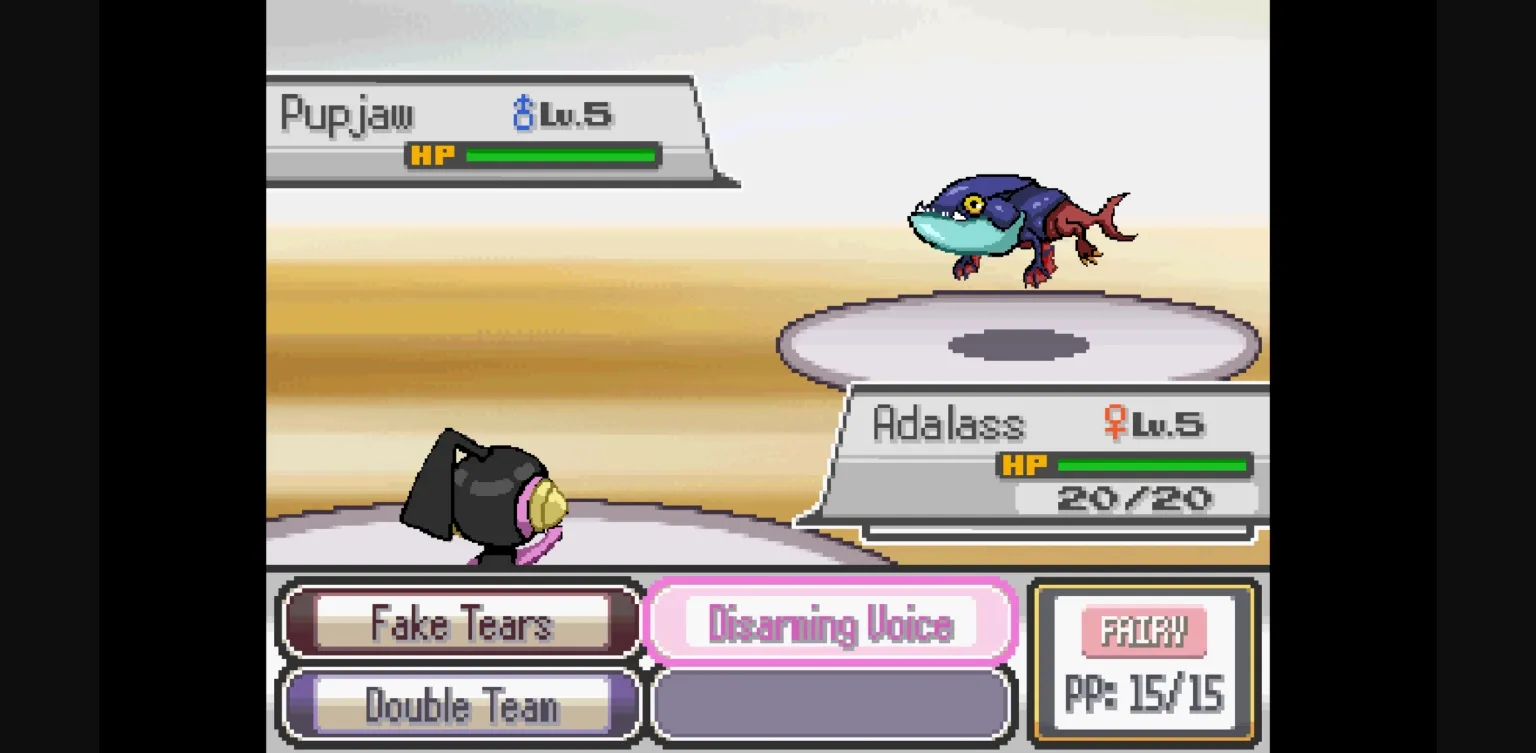Click the HP label in Adalass's status bar
This screenshot has height=753, width=1536.
coord(1027,464)
